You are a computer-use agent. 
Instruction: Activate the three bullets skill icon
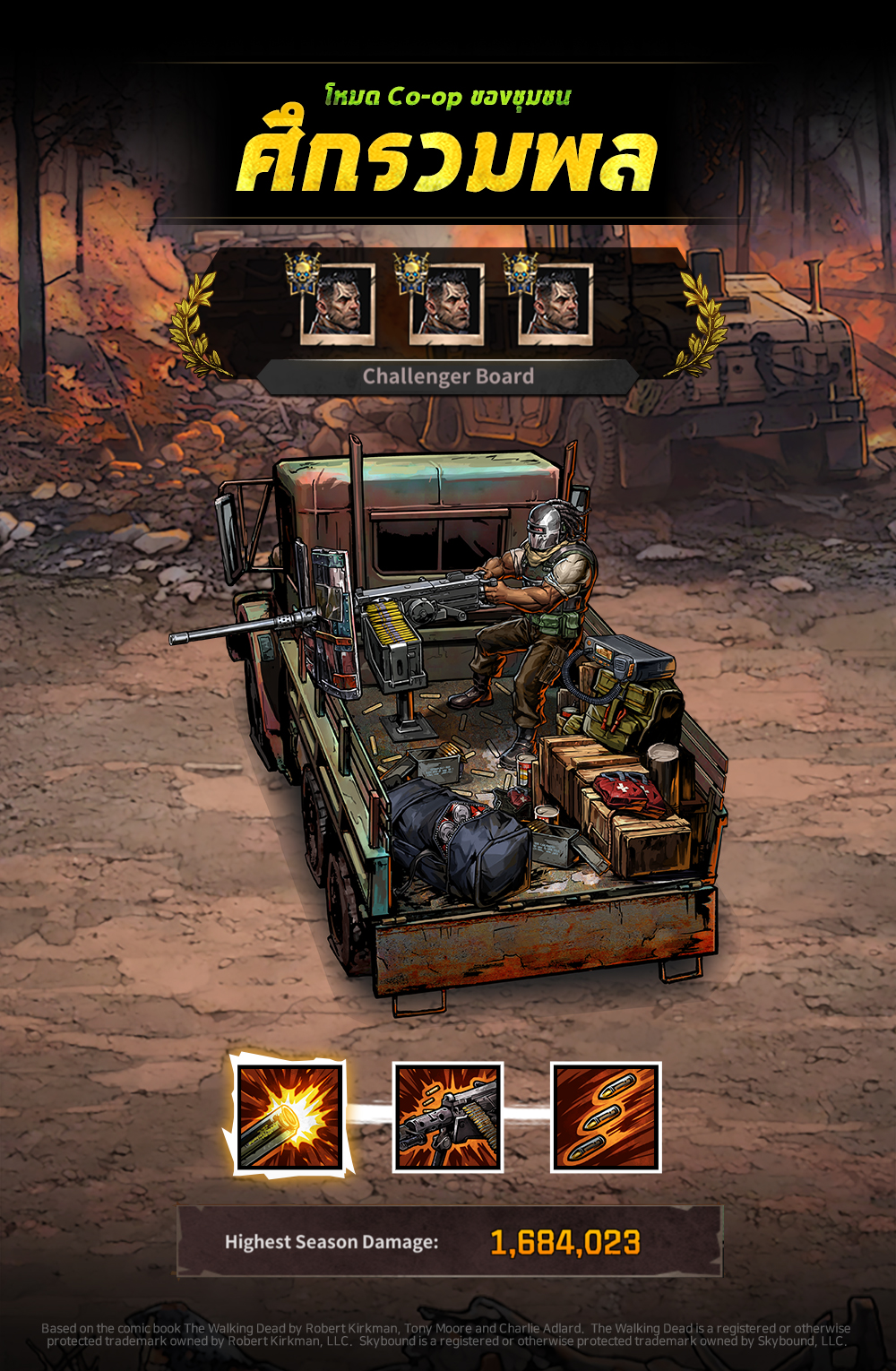[x=606, y=1117]
